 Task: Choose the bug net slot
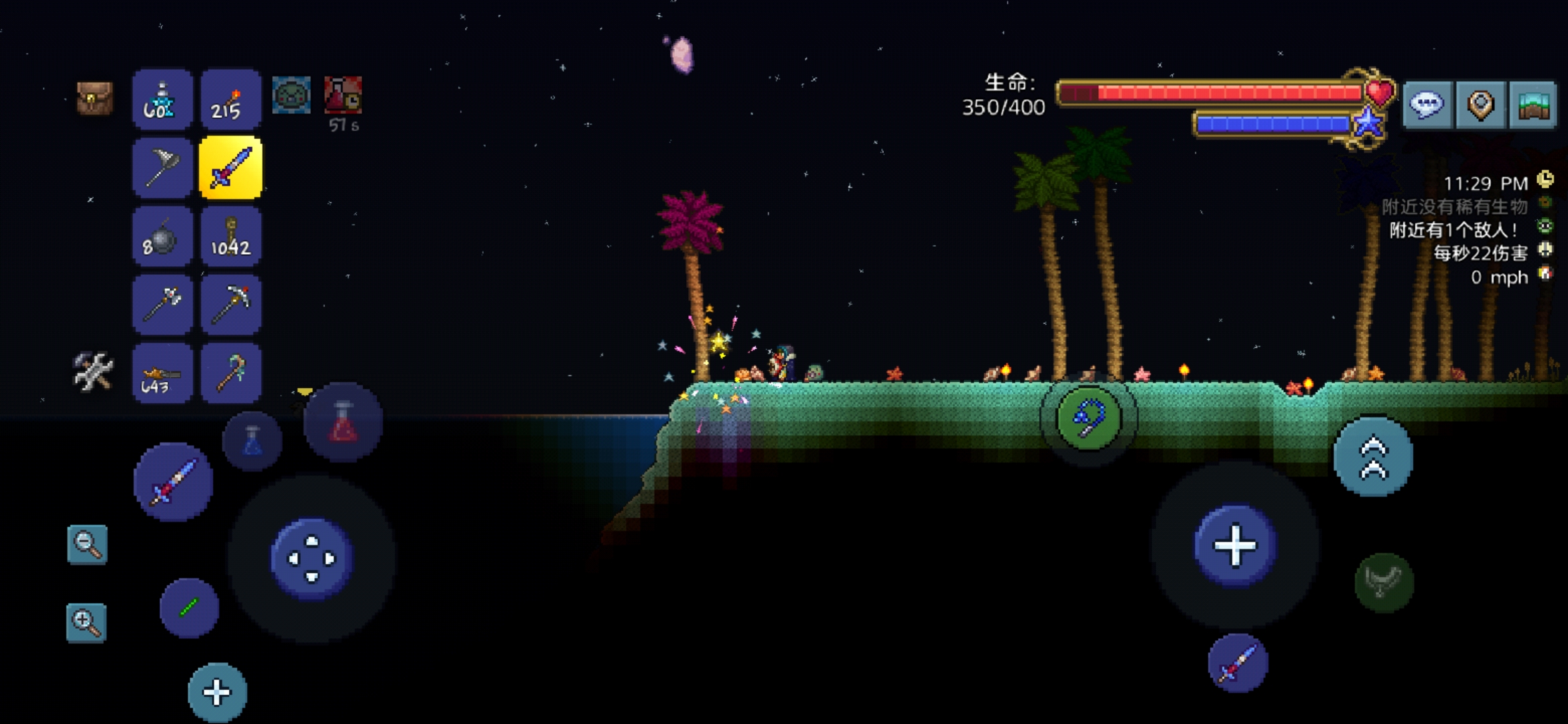click(x=162, y=168)
